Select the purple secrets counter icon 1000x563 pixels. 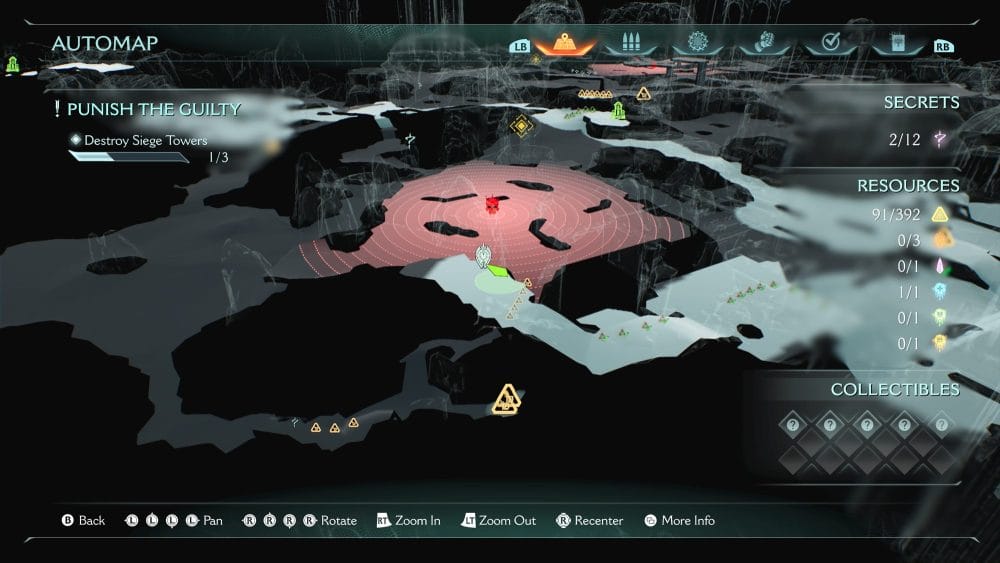pyautogui.click(x=939, y=140)
